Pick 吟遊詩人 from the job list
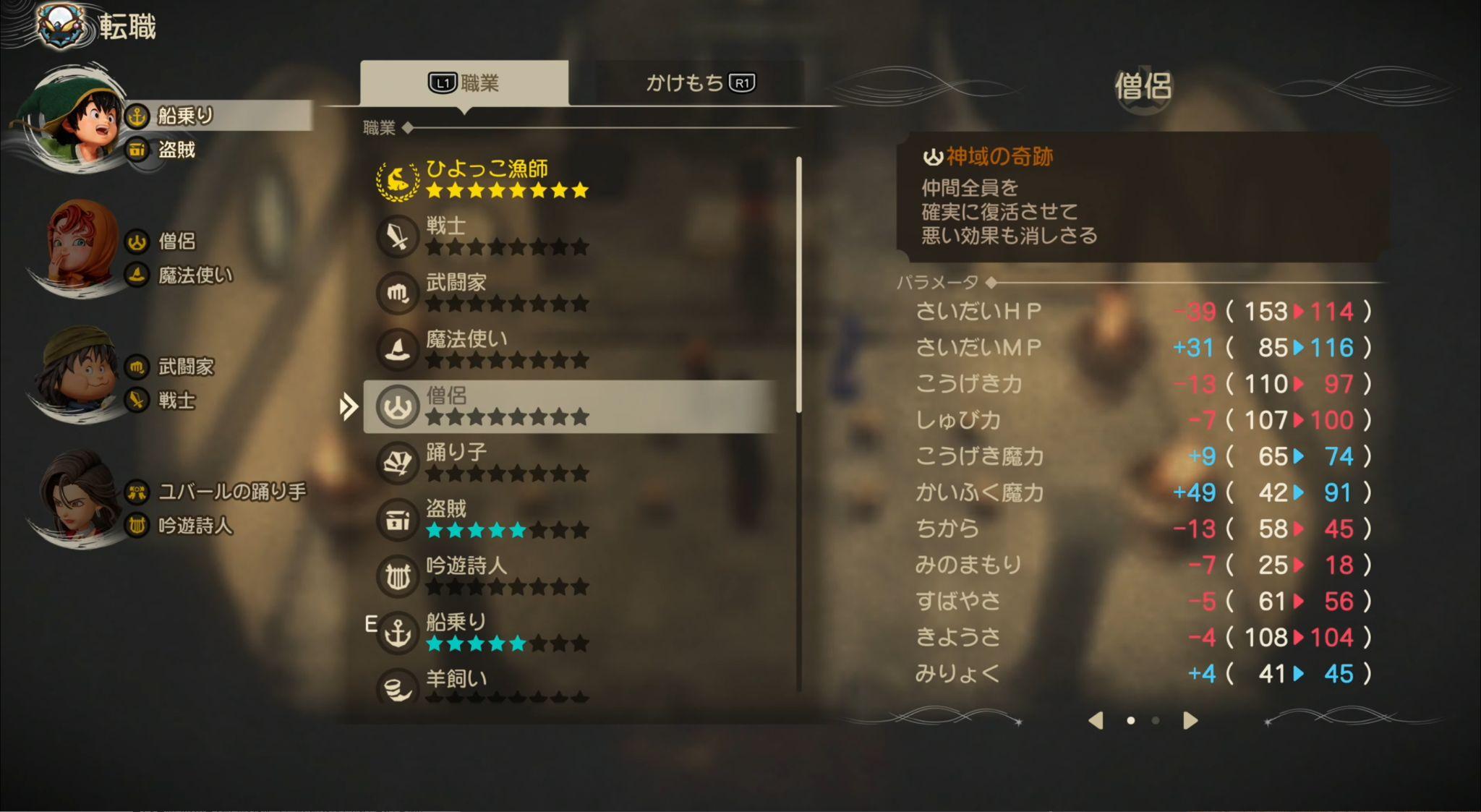Image resolution: width=1481 pixels, height=812 pixels. coord(506,575)
